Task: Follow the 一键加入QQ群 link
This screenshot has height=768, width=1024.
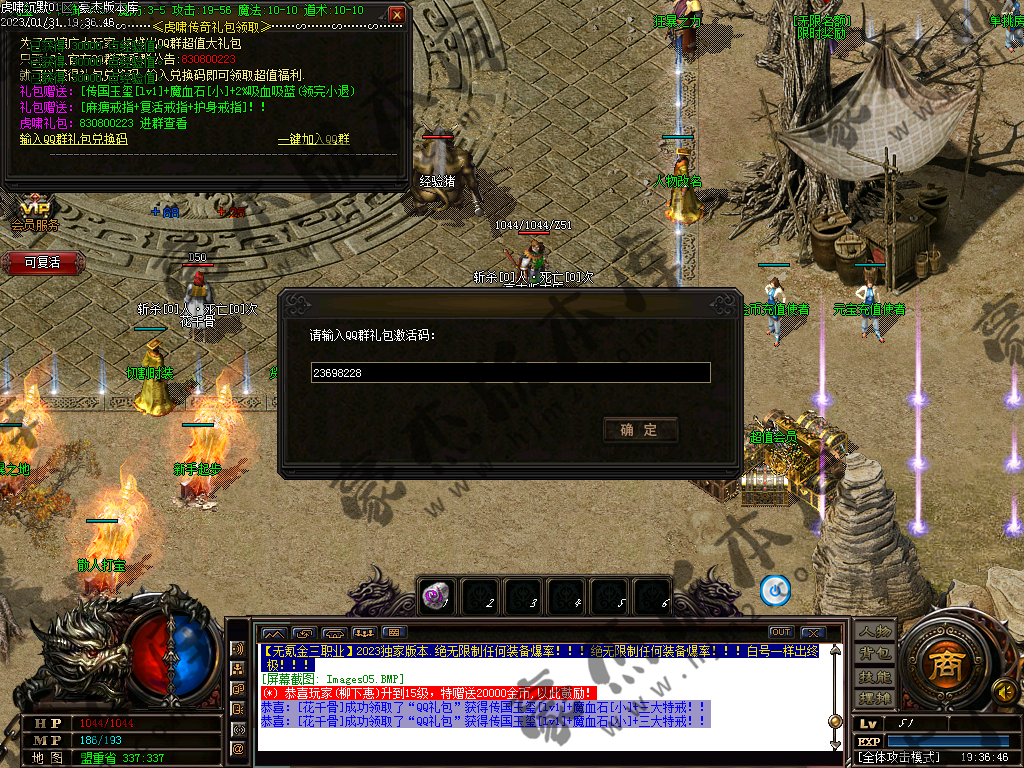Action: tap(313, 139)
